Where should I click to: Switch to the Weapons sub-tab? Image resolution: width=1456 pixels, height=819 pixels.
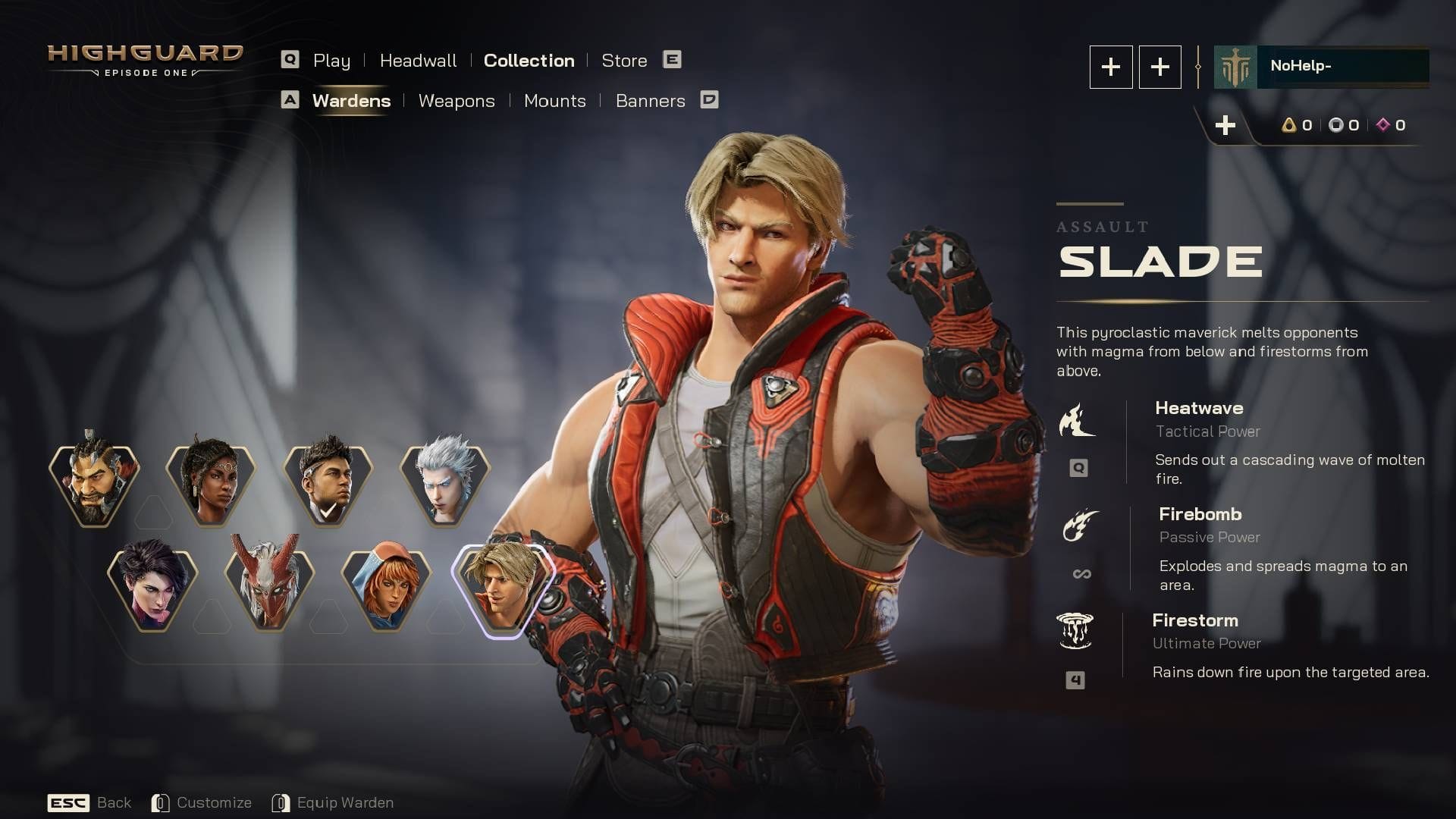tap(456, 101)
